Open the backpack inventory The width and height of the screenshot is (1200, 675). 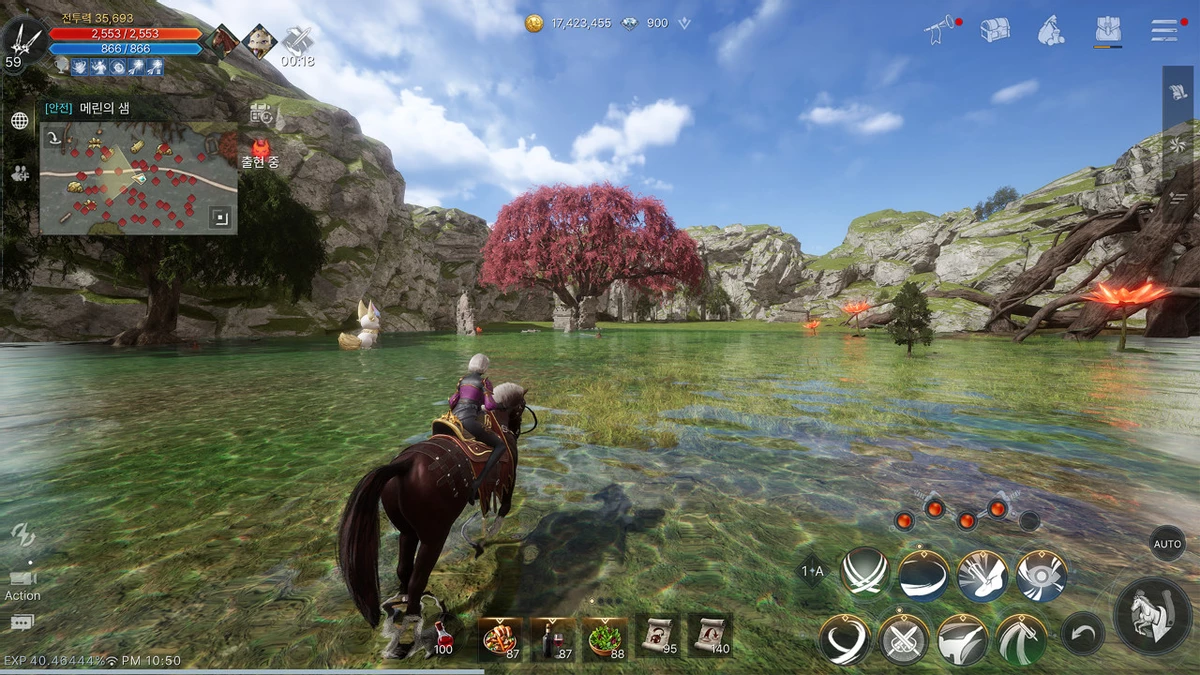pyautogui.click(x=1107, y=30)
